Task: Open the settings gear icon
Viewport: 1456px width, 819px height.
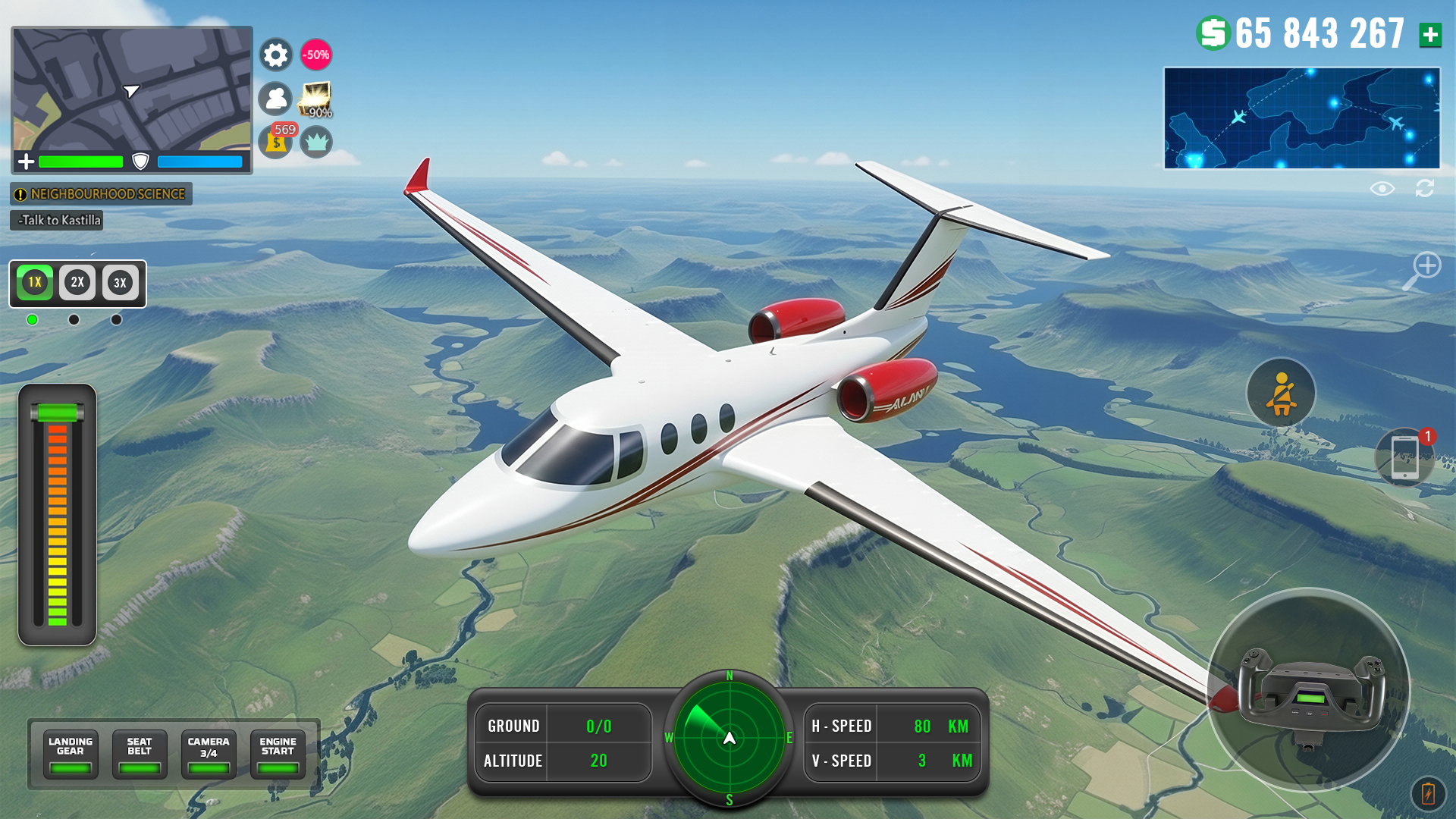Action: [x=275, y=54]
